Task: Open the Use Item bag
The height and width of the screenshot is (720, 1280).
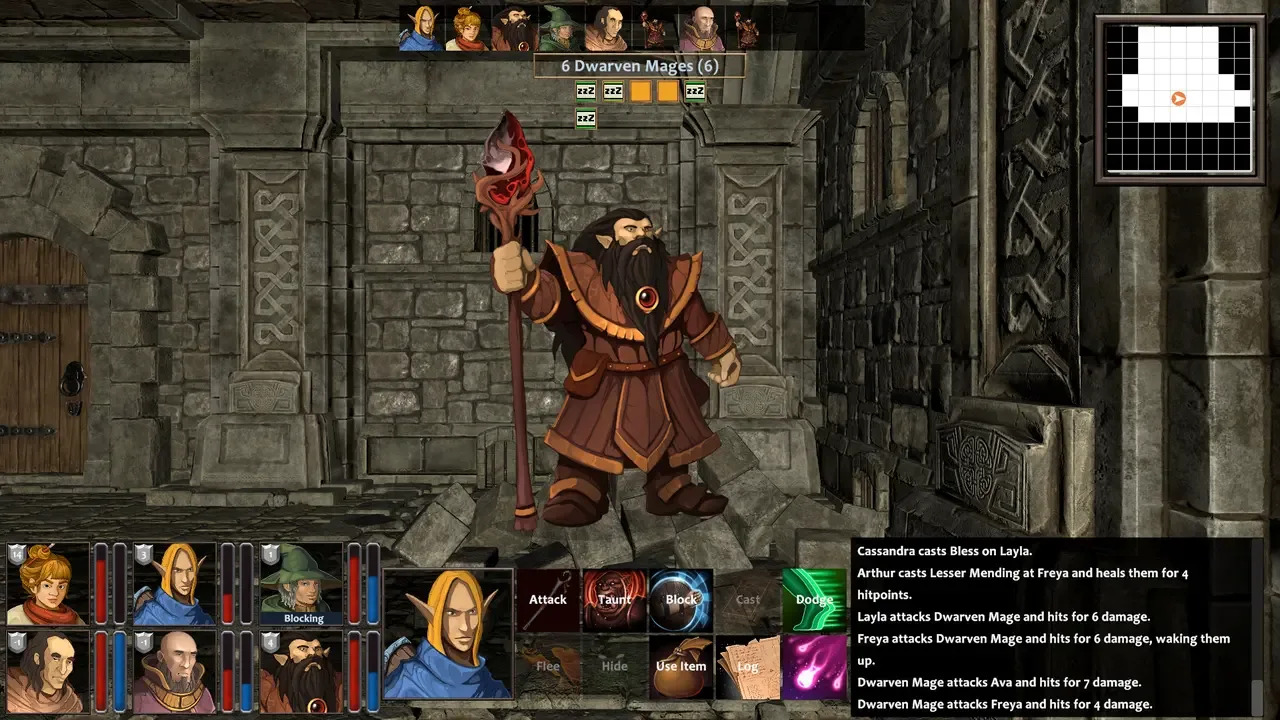Action: (x=681, y=667)
